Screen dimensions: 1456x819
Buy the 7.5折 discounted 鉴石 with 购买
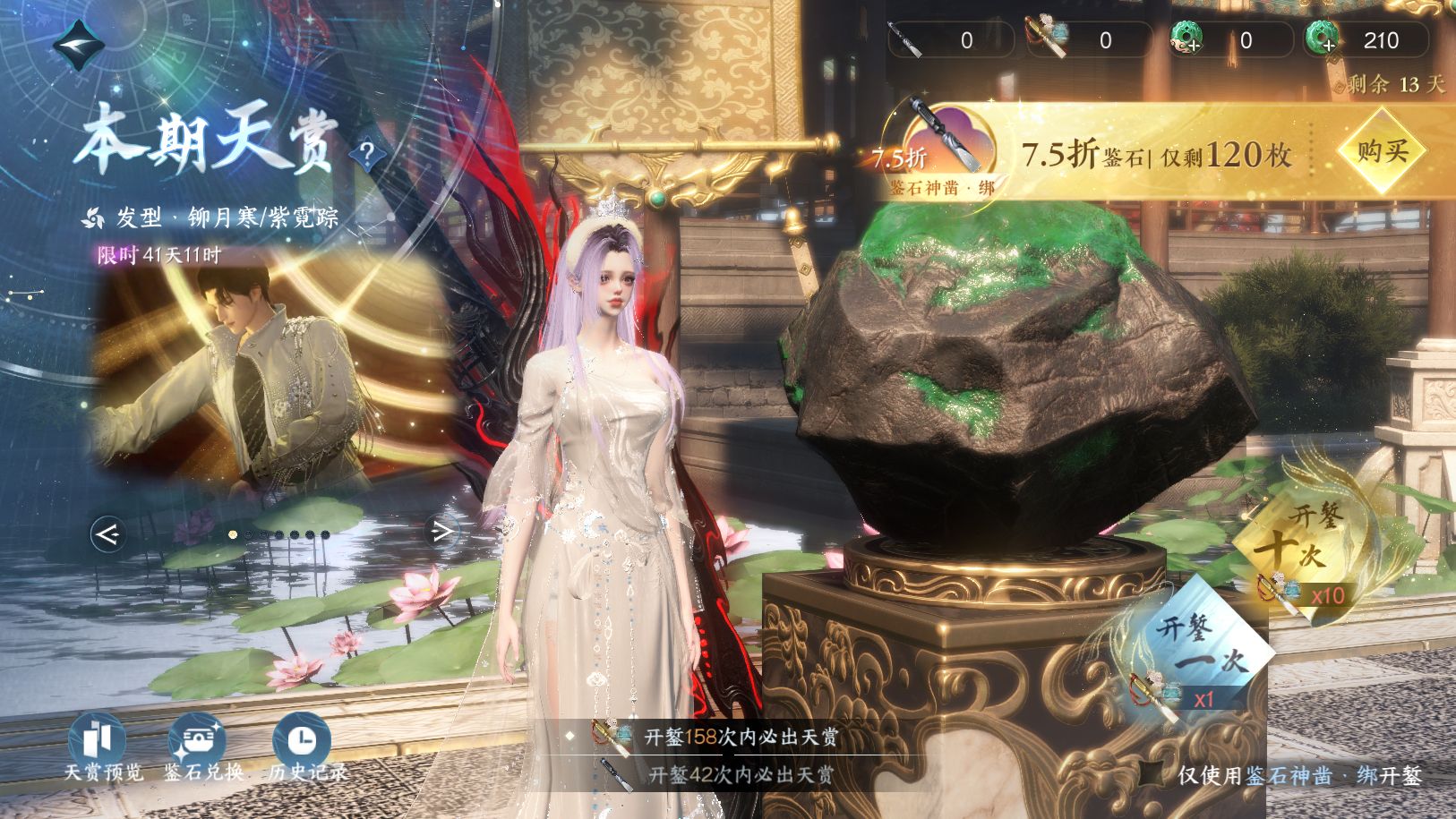[x=1382, y=152]
